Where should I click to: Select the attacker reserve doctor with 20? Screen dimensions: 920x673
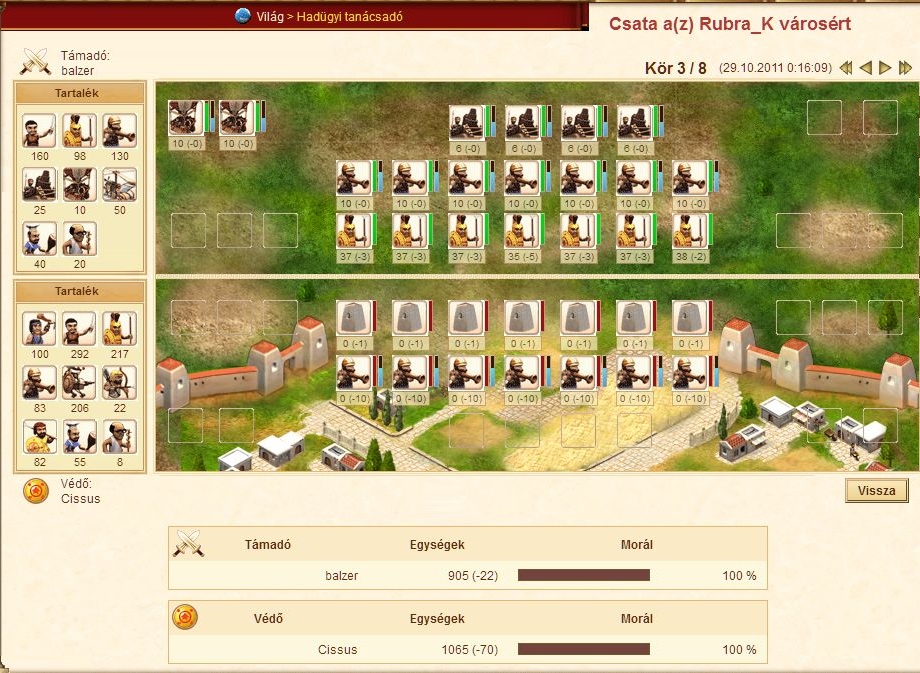click(80, 238)
